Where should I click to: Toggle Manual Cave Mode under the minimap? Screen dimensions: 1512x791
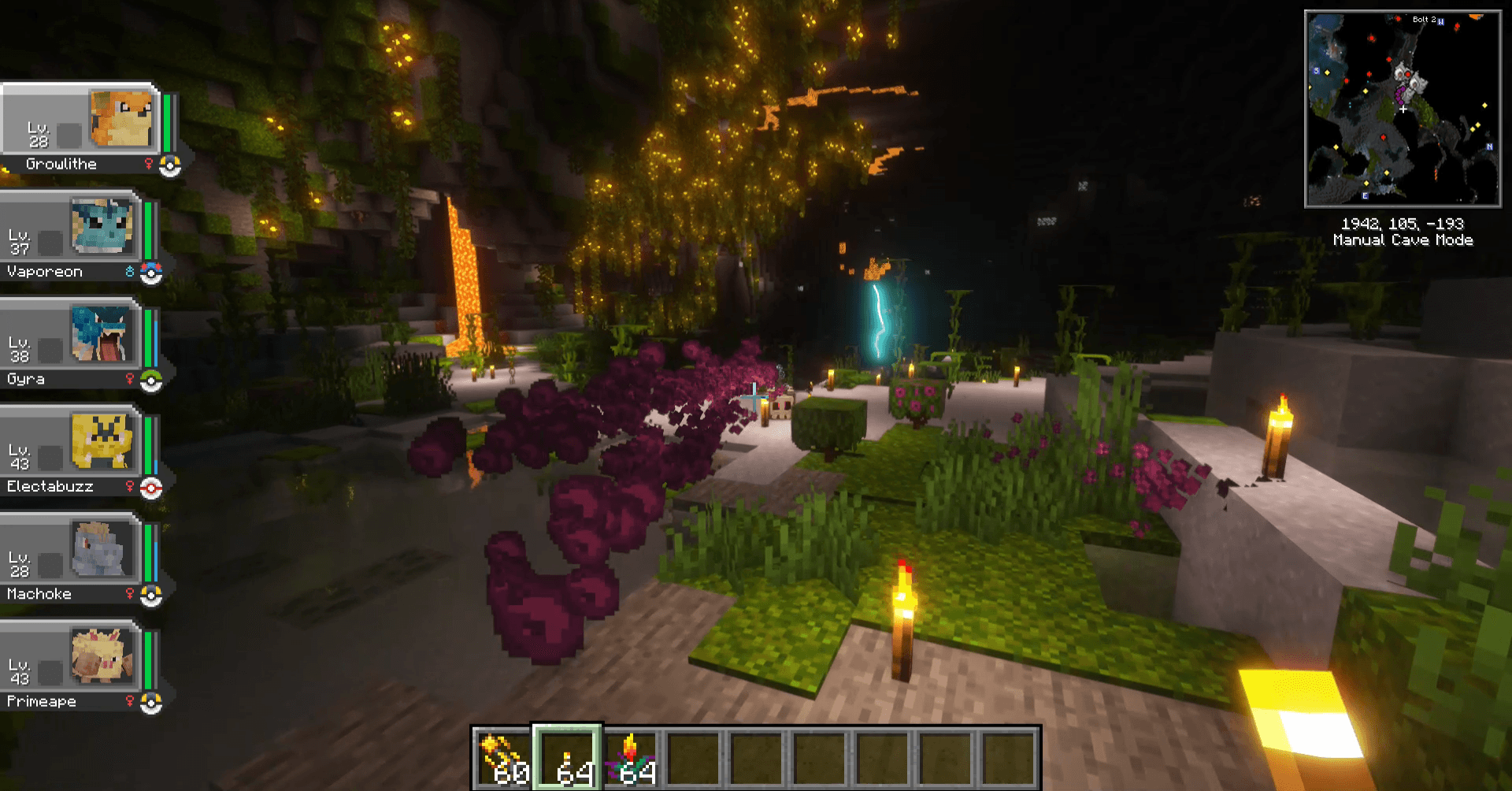click(x=1403, y=241)
